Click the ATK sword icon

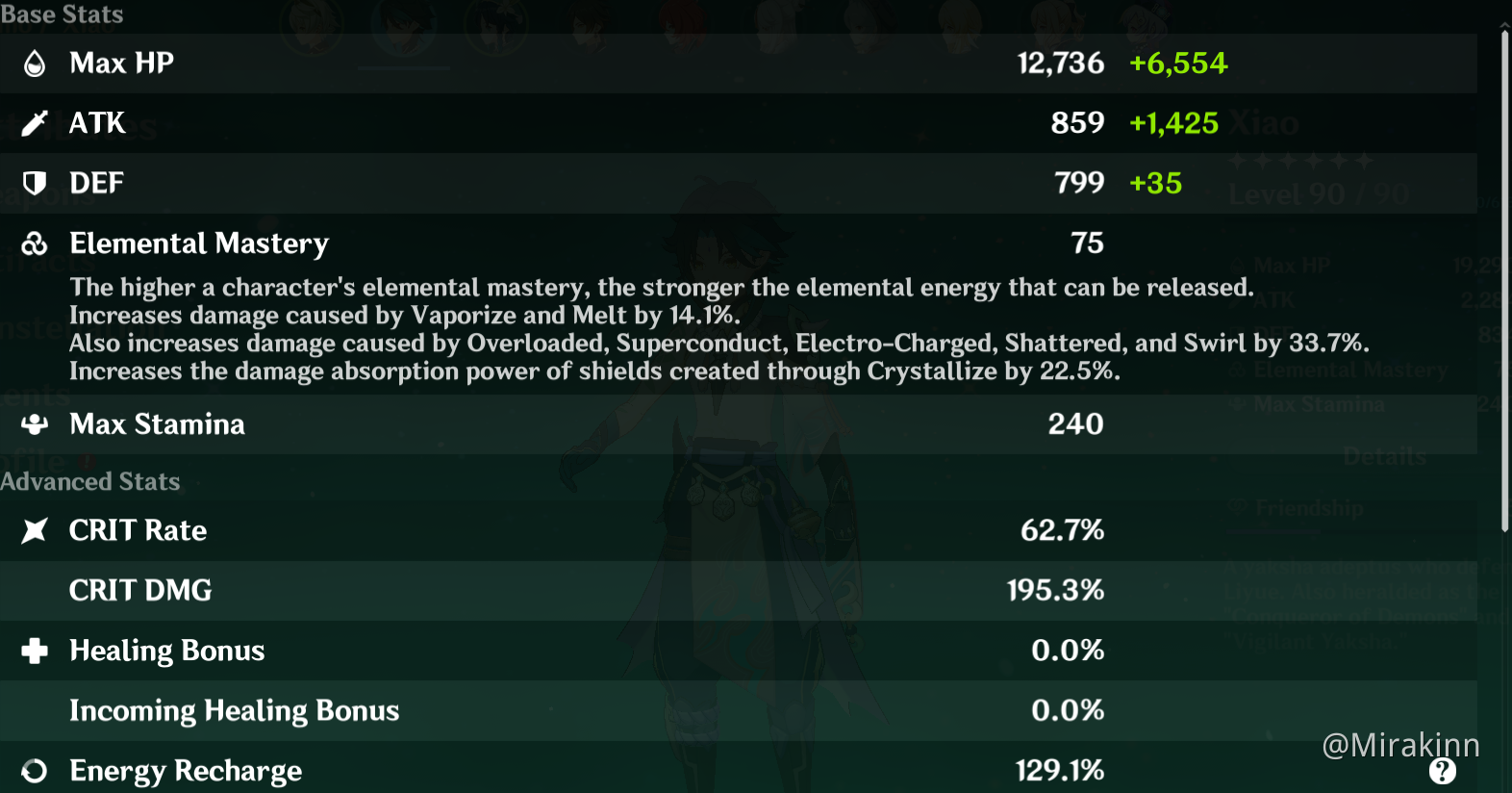coord(35,122)
